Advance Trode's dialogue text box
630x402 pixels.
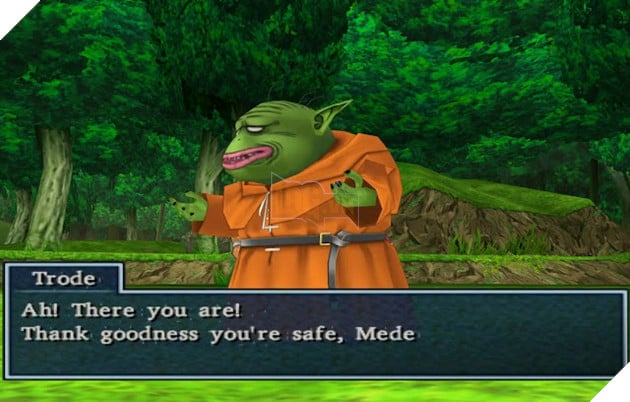[x=314, y=334]
